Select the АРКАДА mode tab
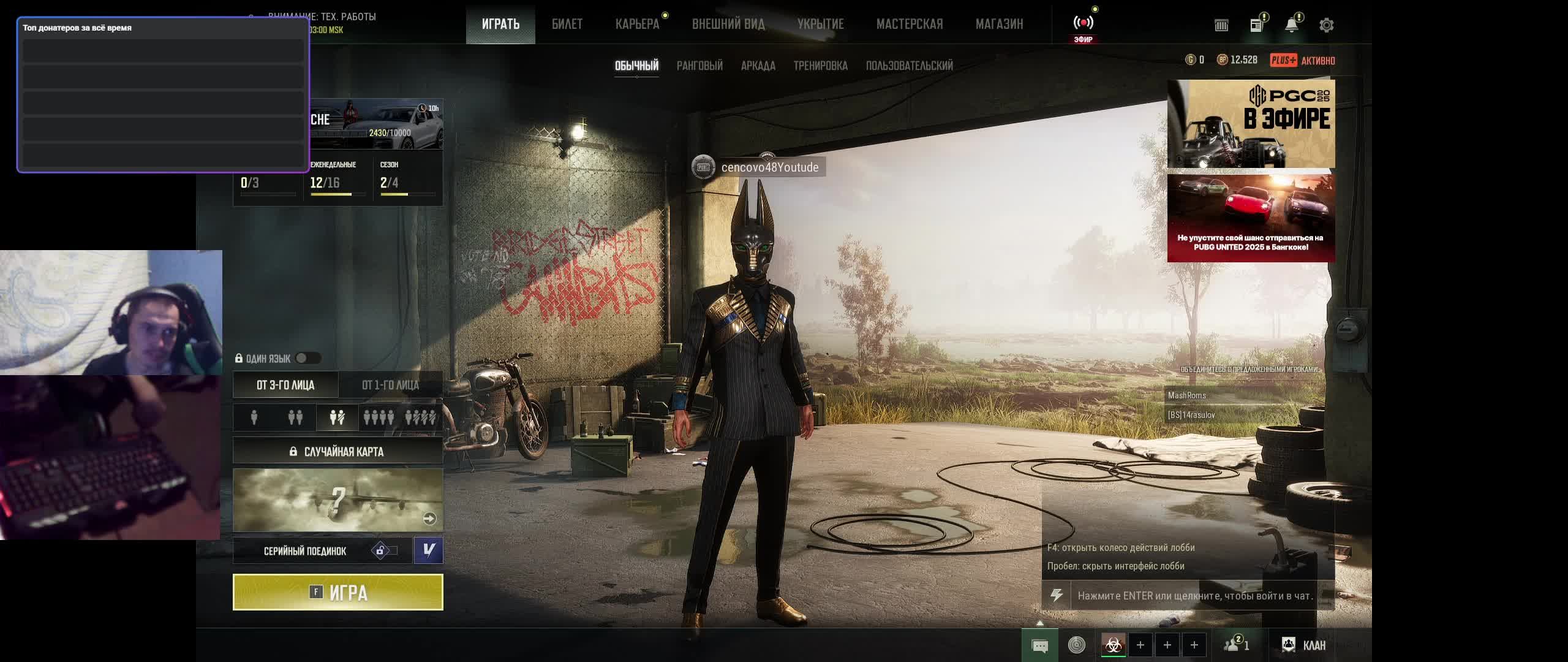 coord(758,66)
